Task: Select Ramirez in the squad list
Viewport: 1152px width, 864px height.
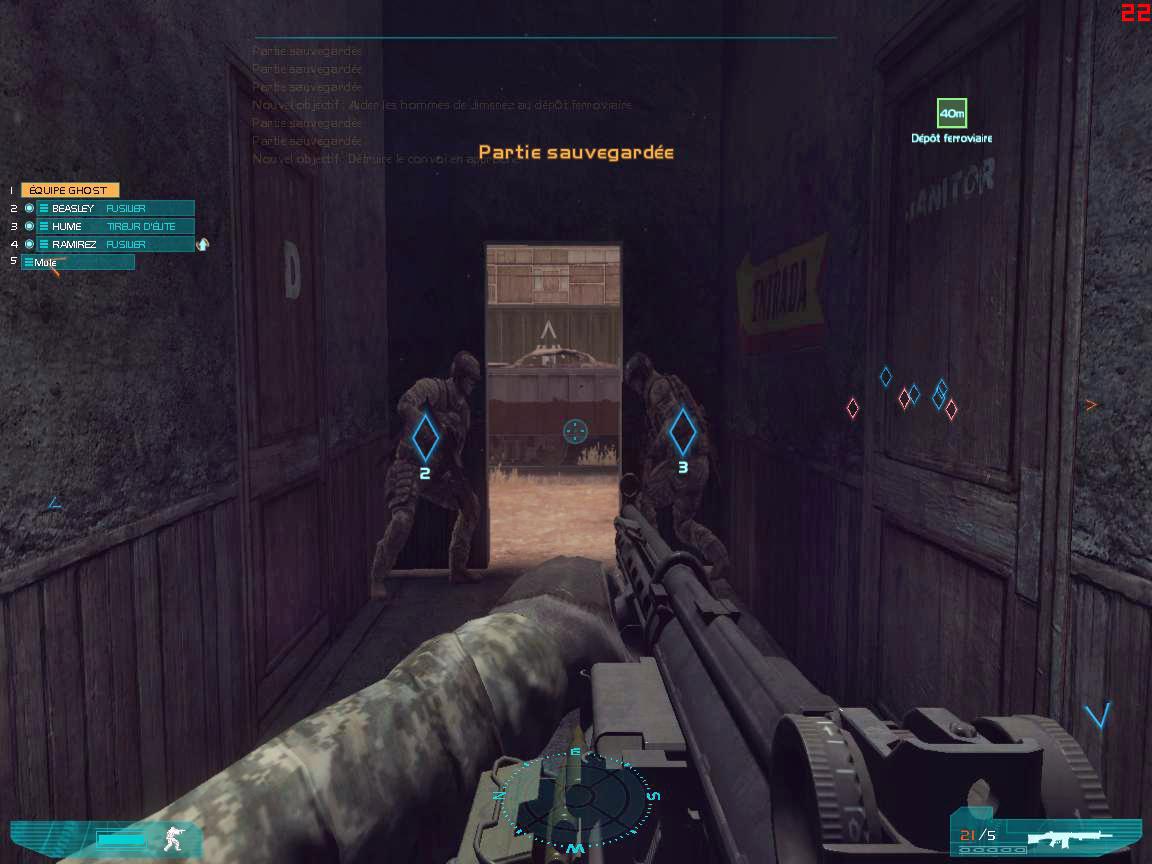Action: 114,244
